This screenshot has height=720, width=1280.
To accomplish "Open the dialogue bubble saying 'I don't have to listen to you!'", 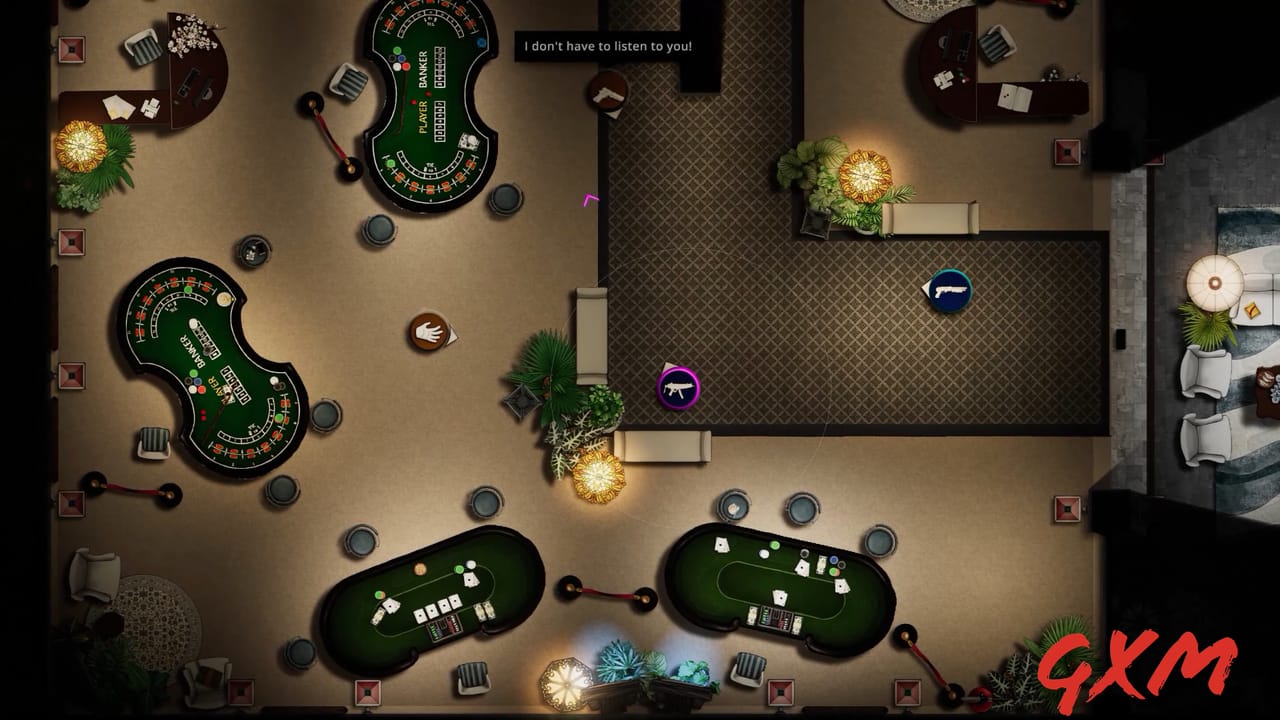I will tap(606, 45).
